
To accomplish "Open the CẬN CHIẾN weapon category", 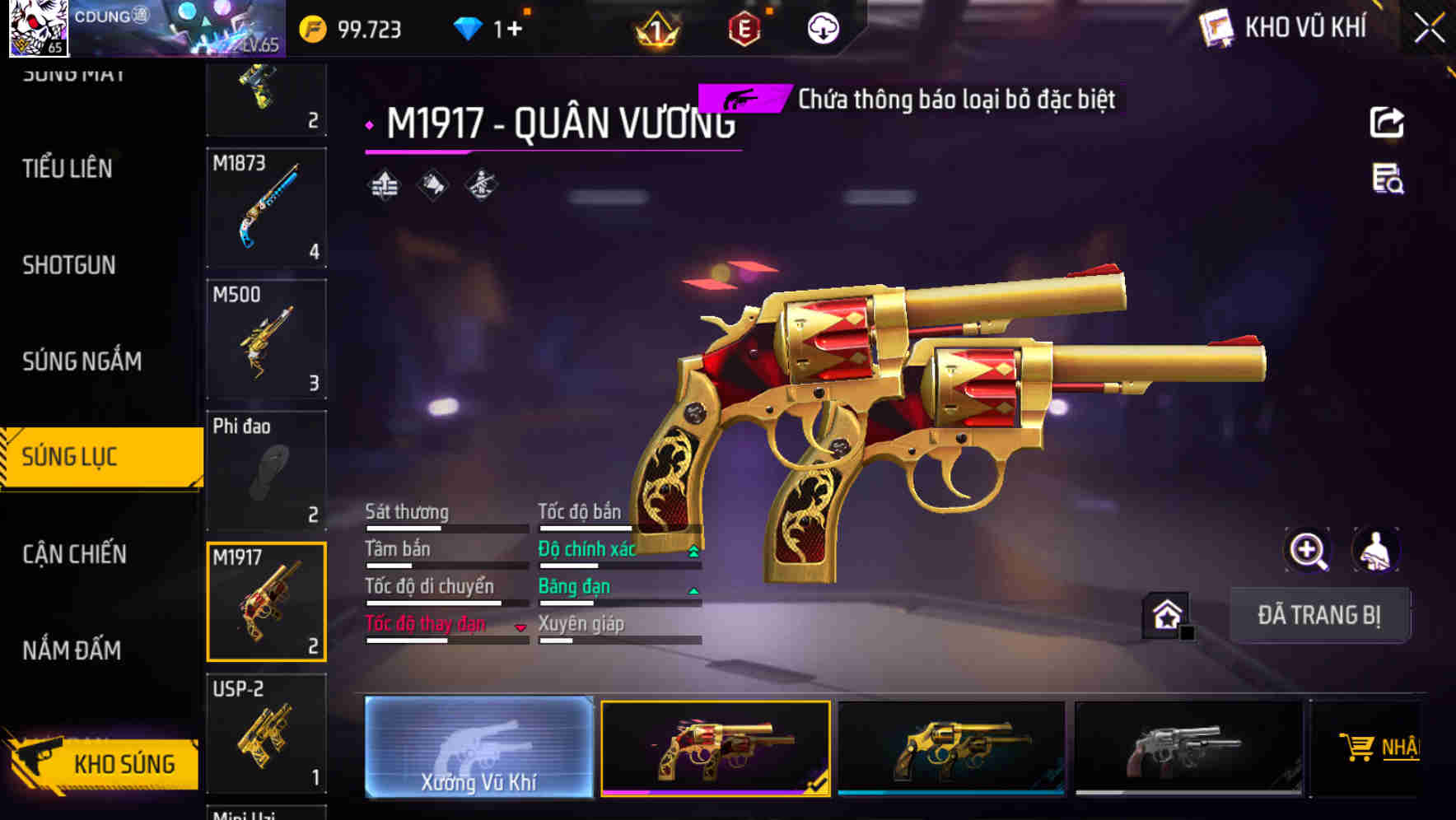I will pyautogui.click(x=73, y=554).
